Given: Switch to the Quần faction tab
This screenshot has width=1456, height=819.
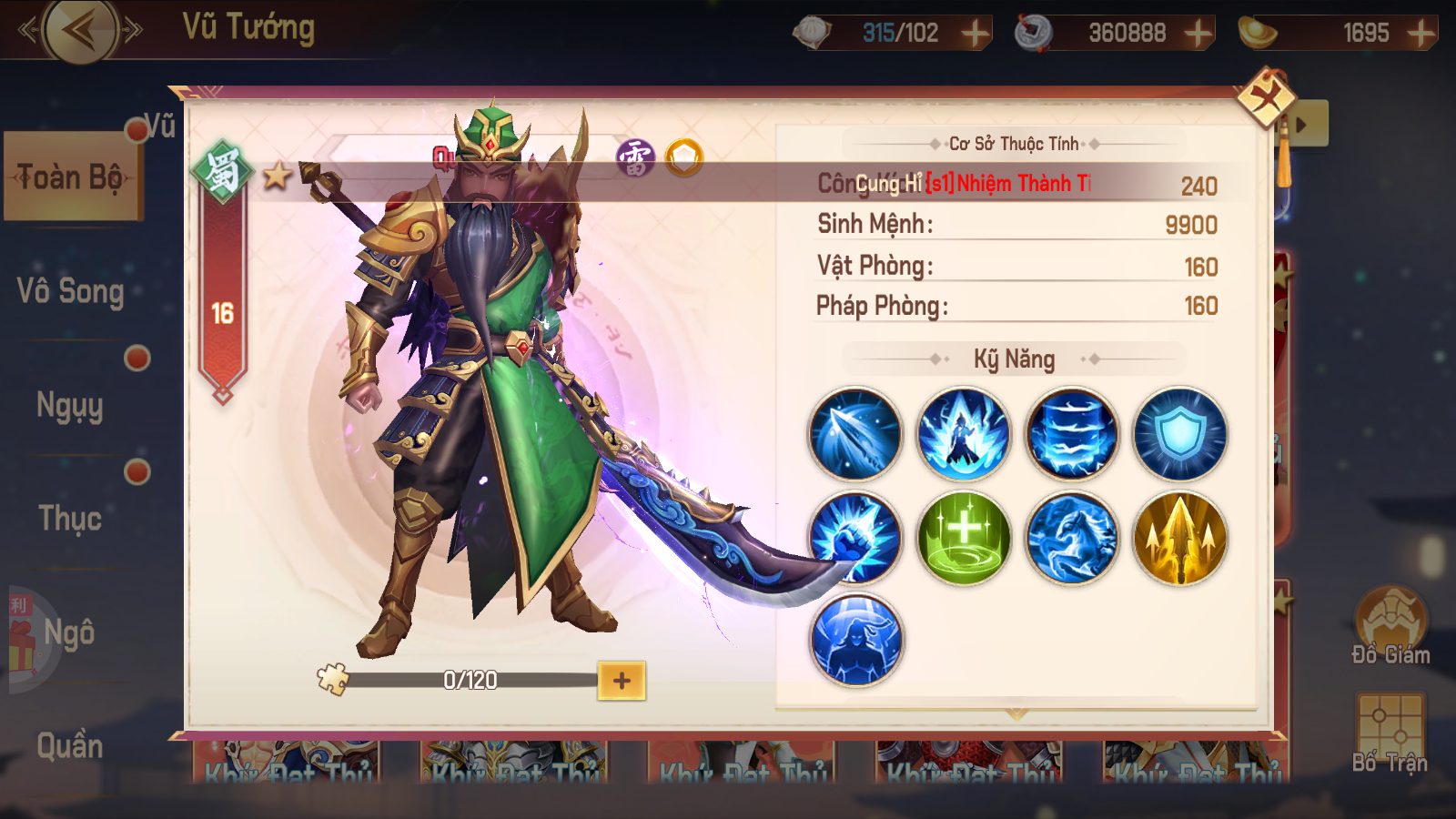Looking at the screenshot, I should click(x=70, y=746).
